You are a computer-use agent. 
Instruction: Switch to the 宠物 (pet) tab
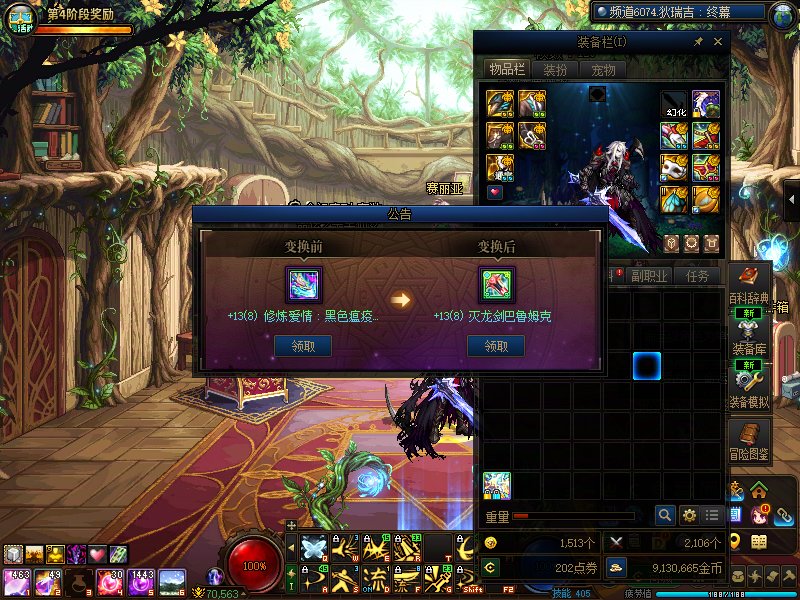(x=603, y=70)
